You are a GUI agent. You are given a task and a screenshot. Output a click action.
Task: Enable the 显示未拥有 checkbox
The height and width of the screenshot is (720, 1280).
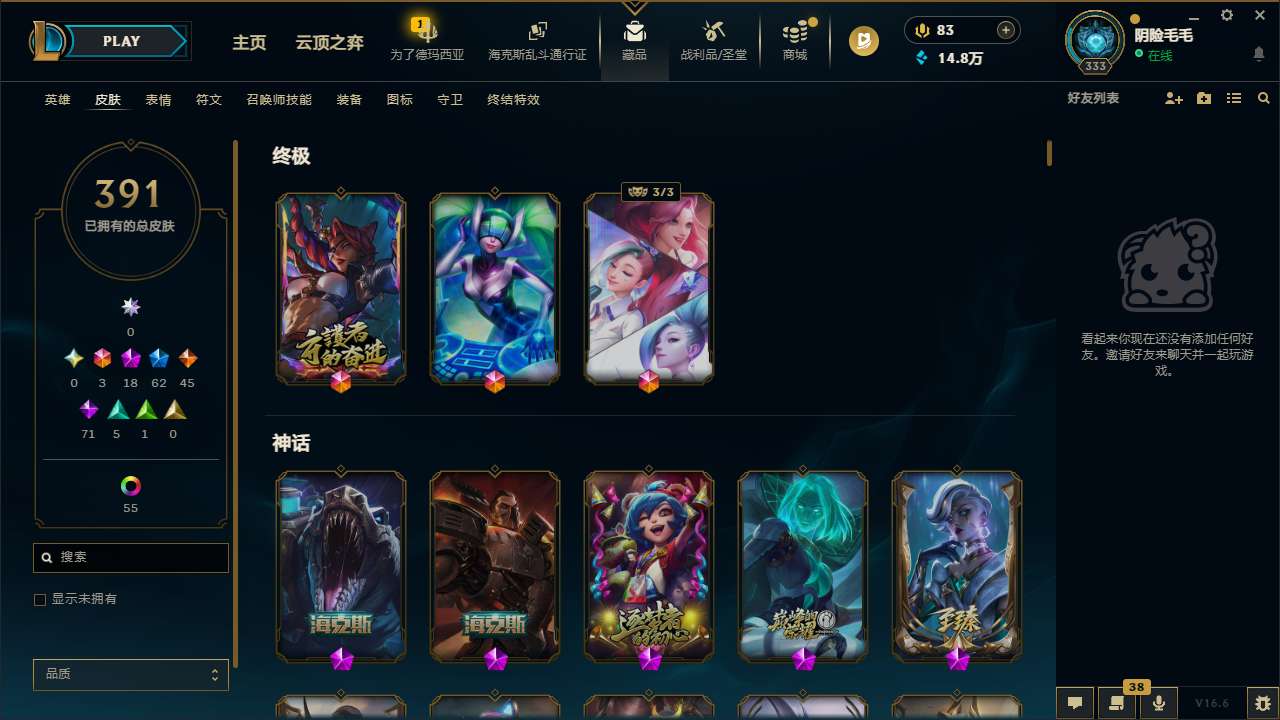[40, 599]
